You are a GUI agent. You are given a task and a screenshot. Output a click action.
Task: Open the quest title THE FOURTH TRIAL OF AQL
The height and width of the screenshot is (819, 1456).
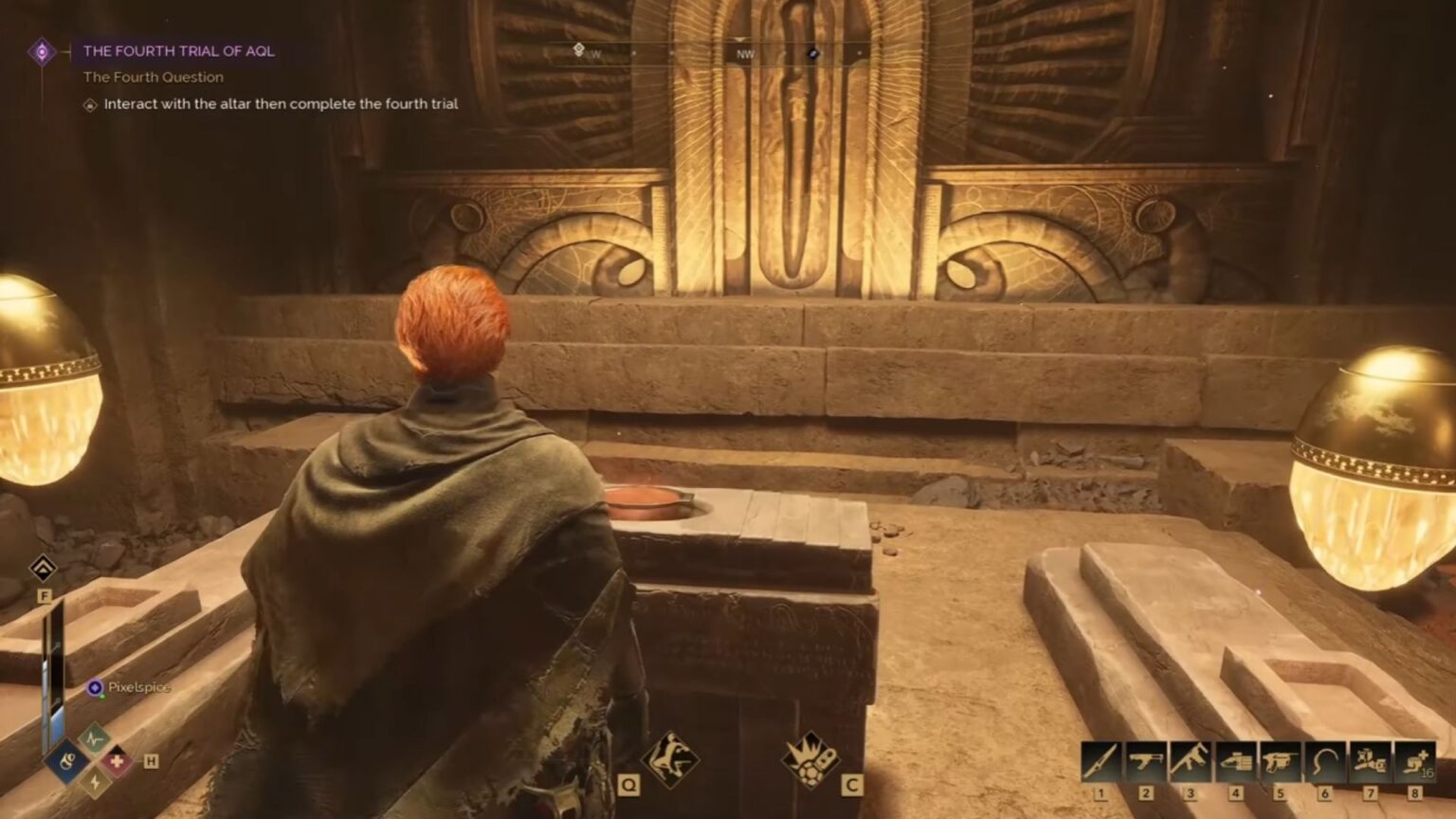pyautogui.click(x=179, y=51)
